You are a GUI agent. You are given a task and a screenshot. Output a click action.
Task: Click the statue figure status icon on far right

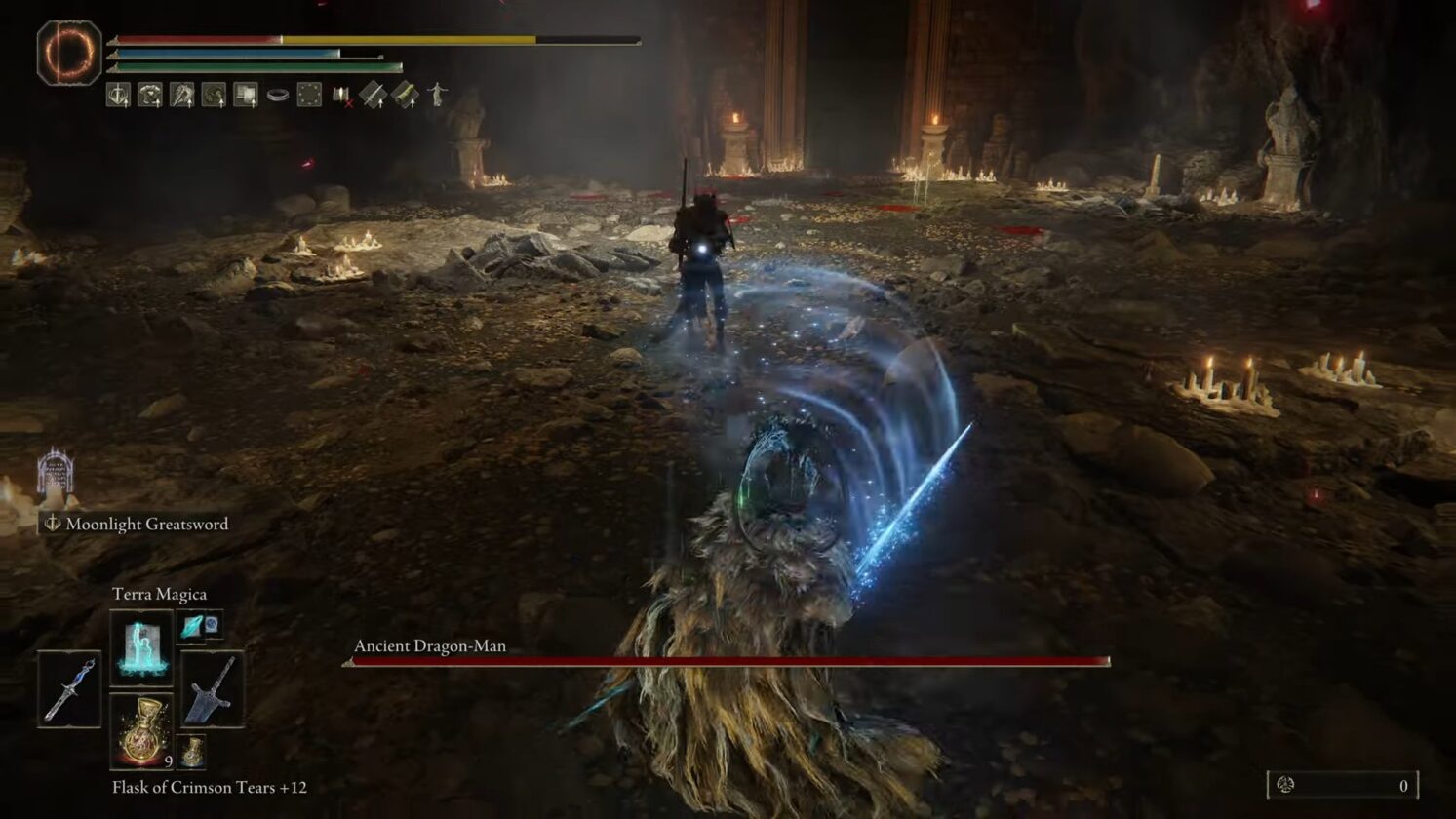click(x=436, y=95)
